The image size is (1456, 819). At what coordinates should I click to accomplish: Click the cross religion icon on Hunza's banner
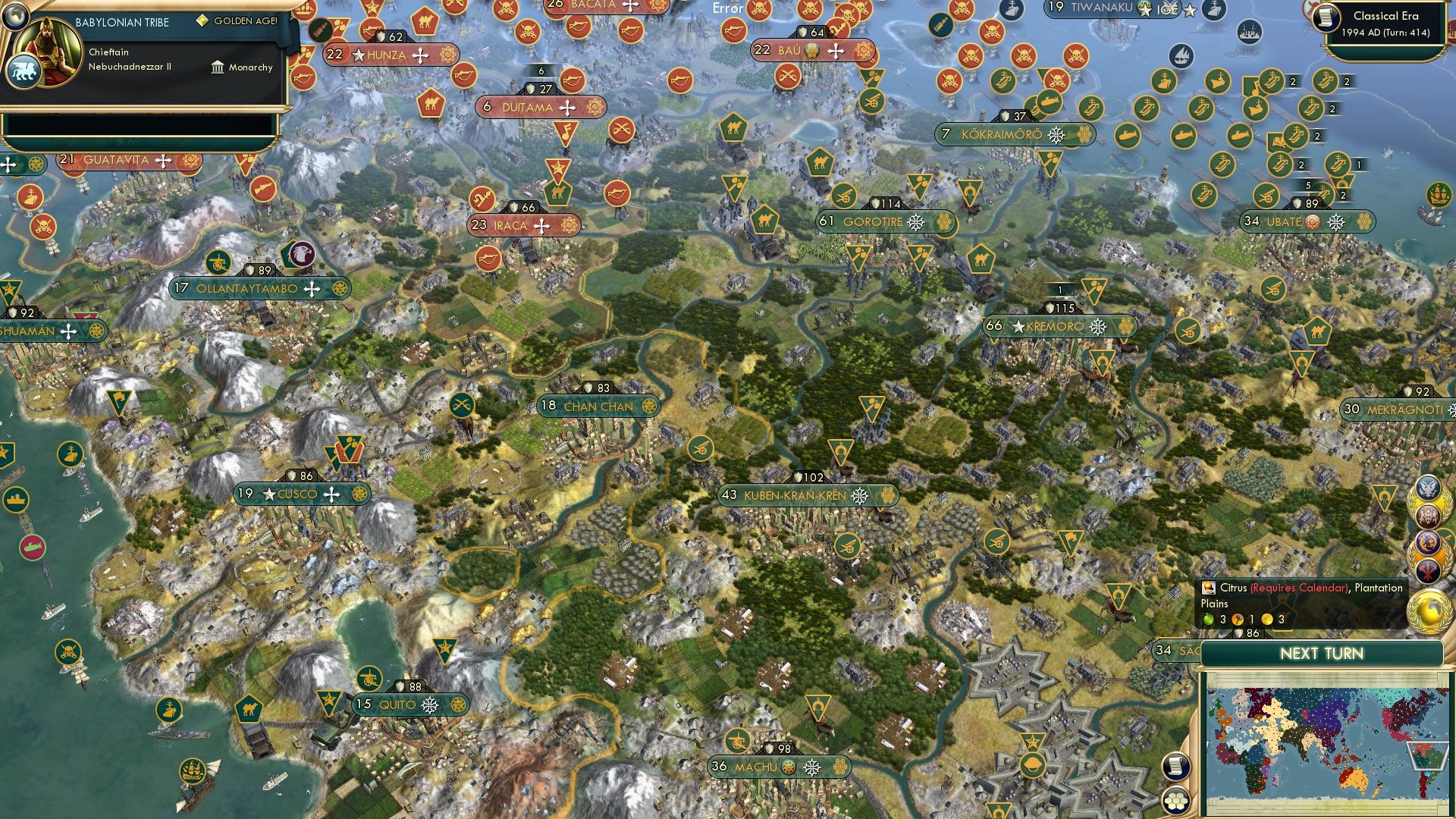tap(420, 55)
